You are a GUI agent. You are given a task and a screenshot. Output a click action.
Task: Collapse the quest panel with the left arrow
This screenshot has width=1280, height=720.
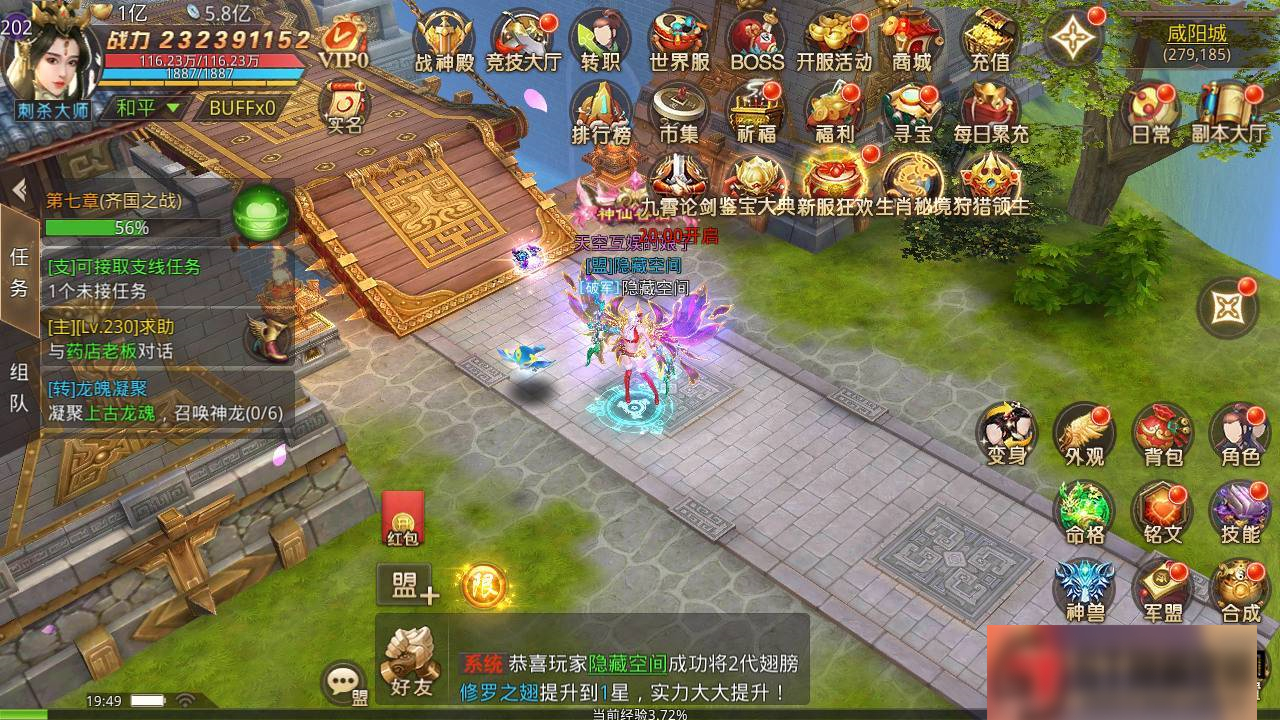click(x=21, y=189)
